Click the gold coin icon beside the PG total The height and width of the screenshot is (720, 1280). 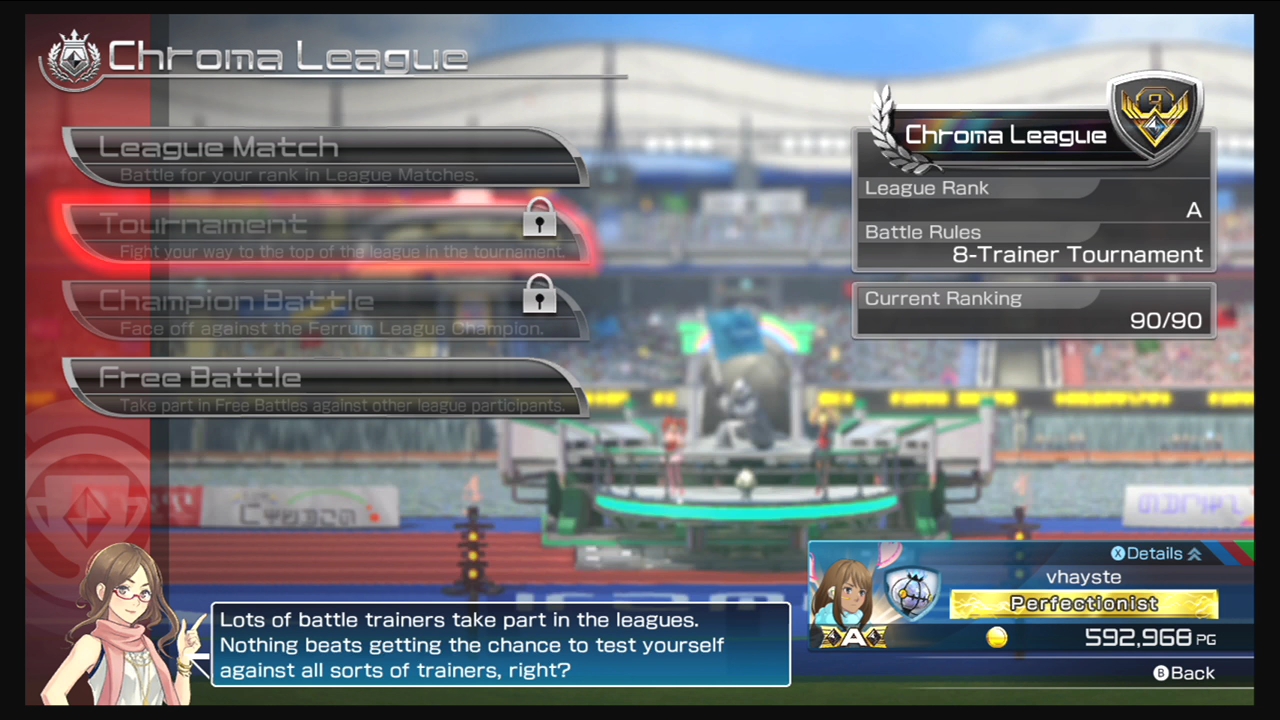coord(996,638)
